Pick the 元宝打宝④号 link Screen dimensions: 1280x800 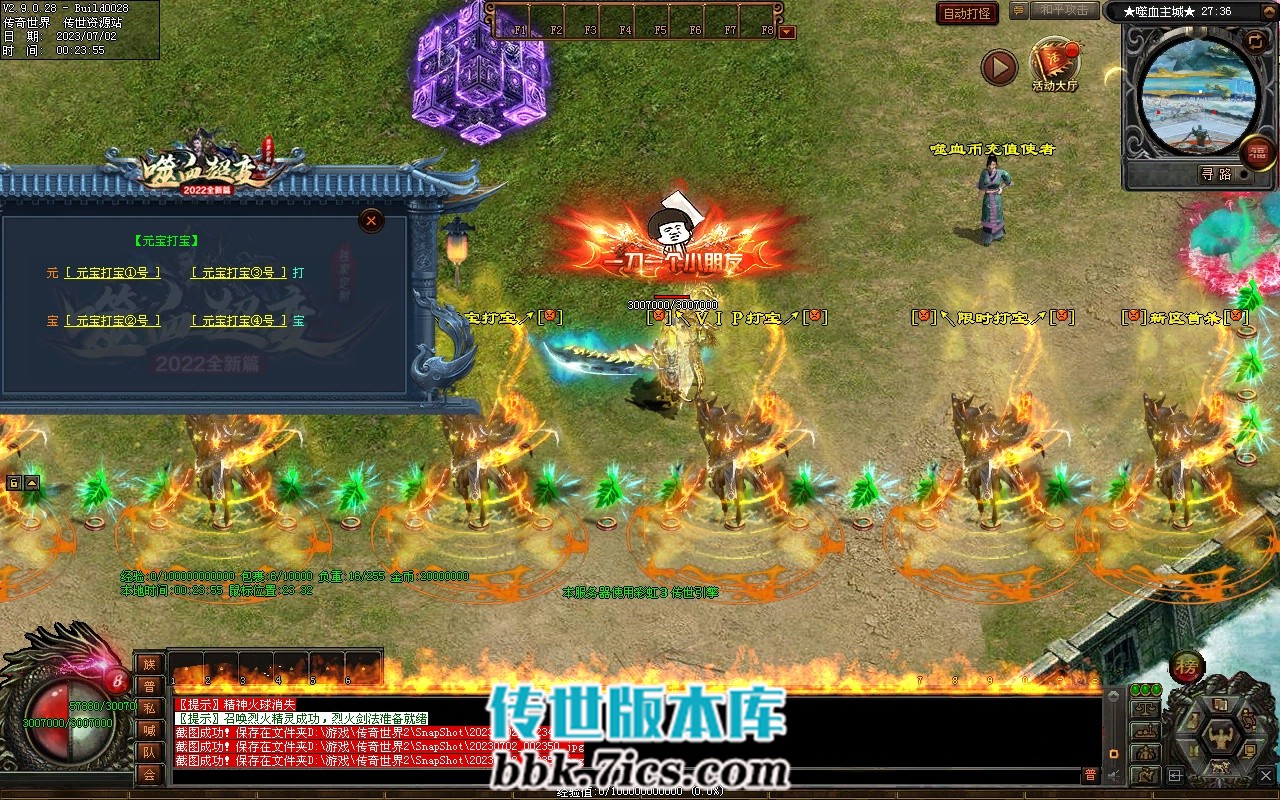tap(238, 321)
